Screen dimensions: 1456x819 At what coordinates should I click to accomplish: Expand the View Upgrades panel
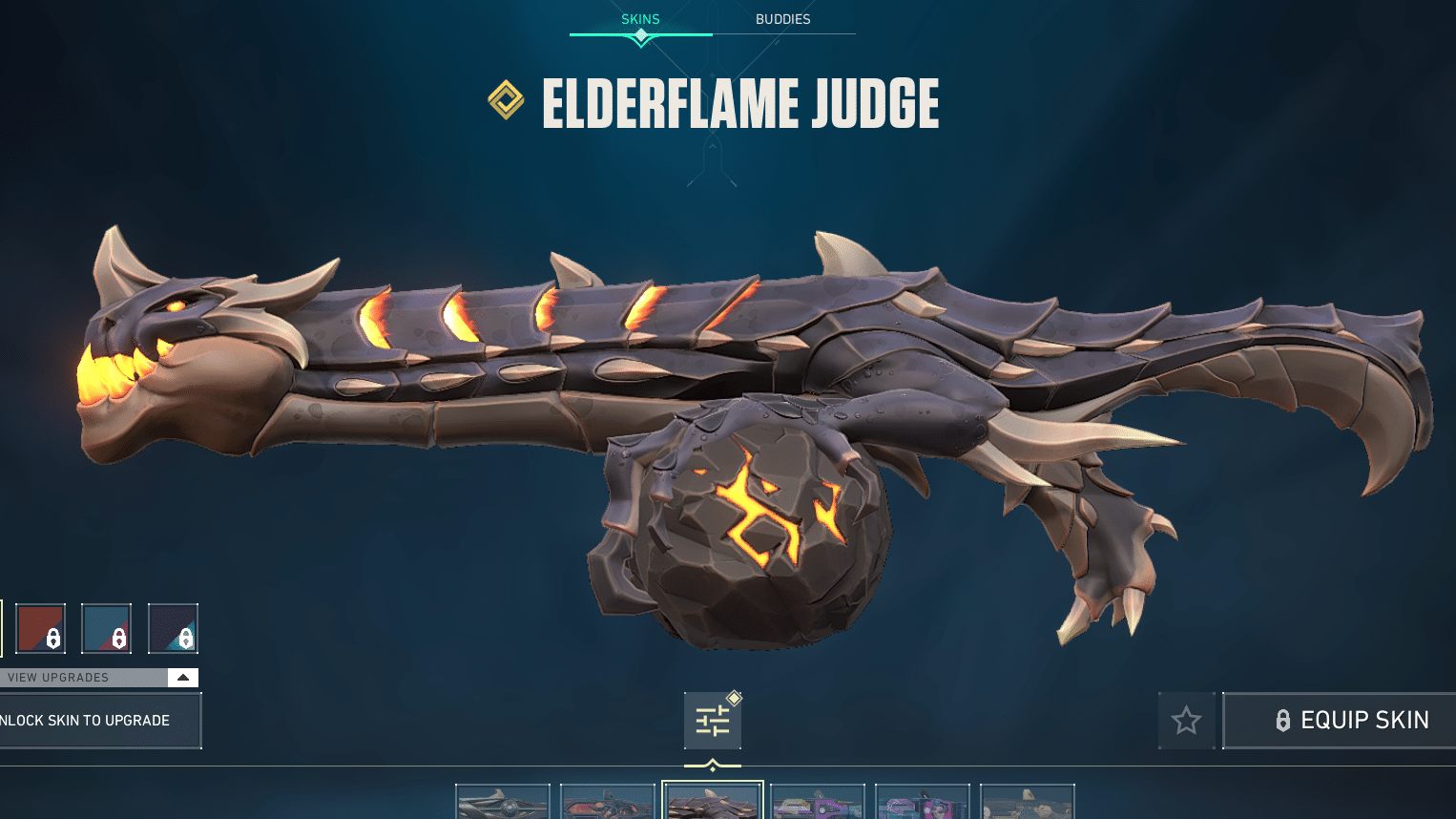182,678
